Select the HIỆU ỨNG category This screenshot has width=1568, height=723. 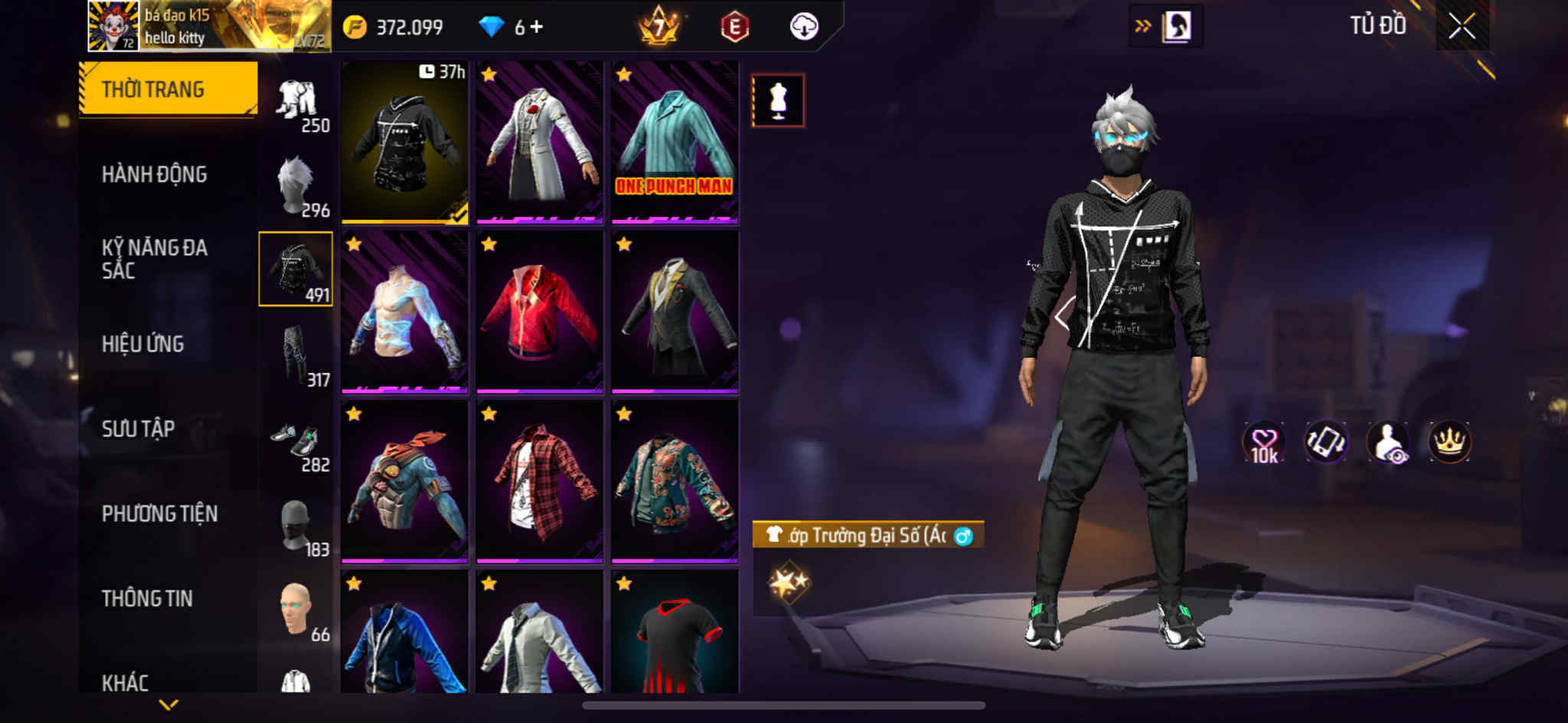pyautogui.click(x=142, y=344)
